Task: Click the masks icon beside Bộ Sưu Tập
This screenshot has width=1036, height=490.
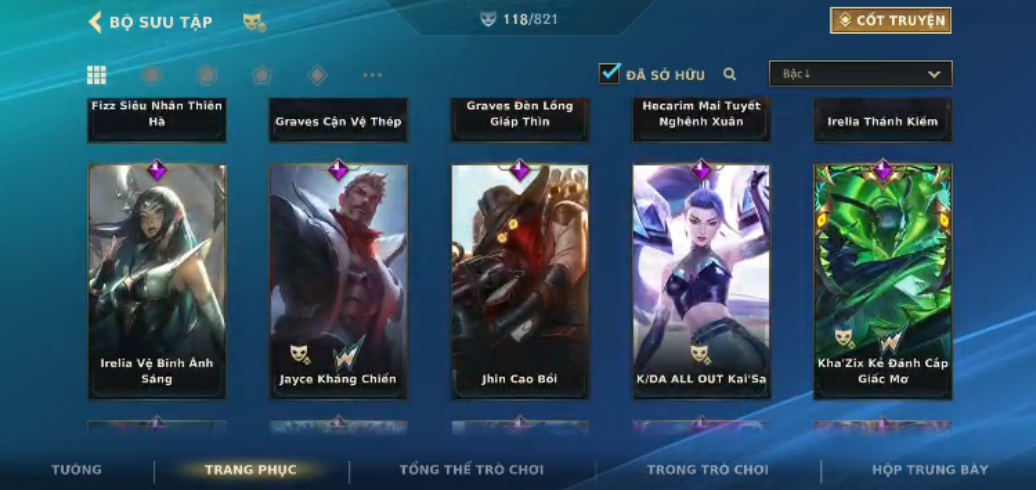Action: (254, 22)
